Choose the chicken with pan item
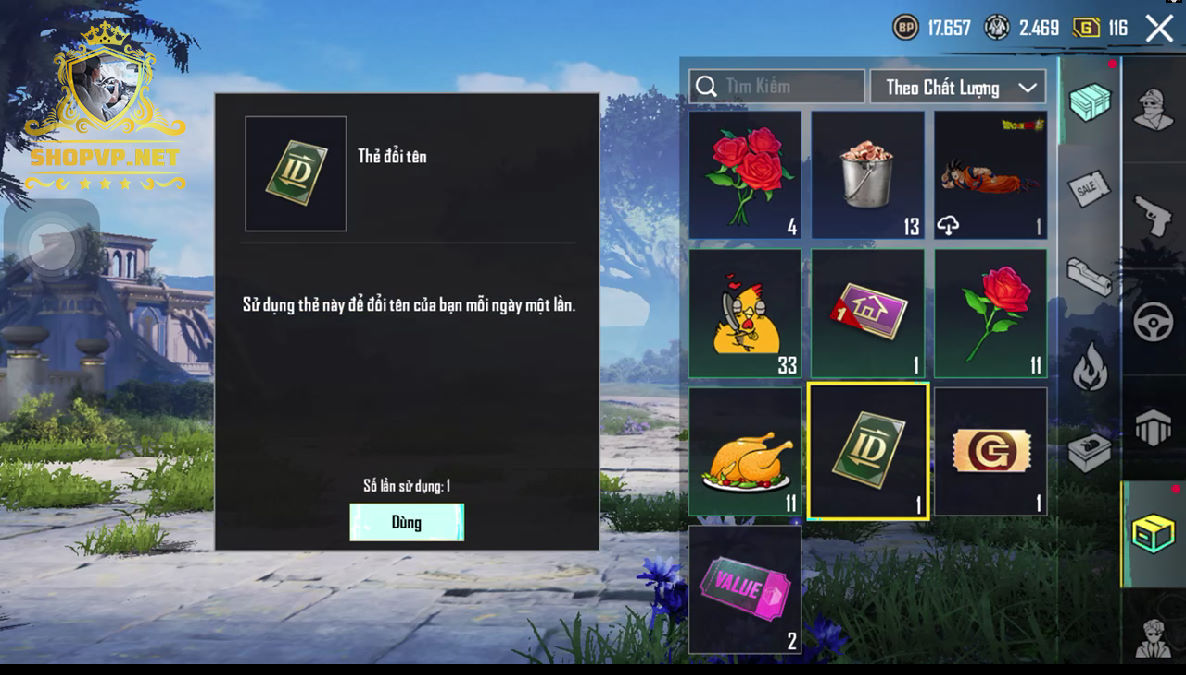Screen dimensions: 1186x675 (744, 313)
